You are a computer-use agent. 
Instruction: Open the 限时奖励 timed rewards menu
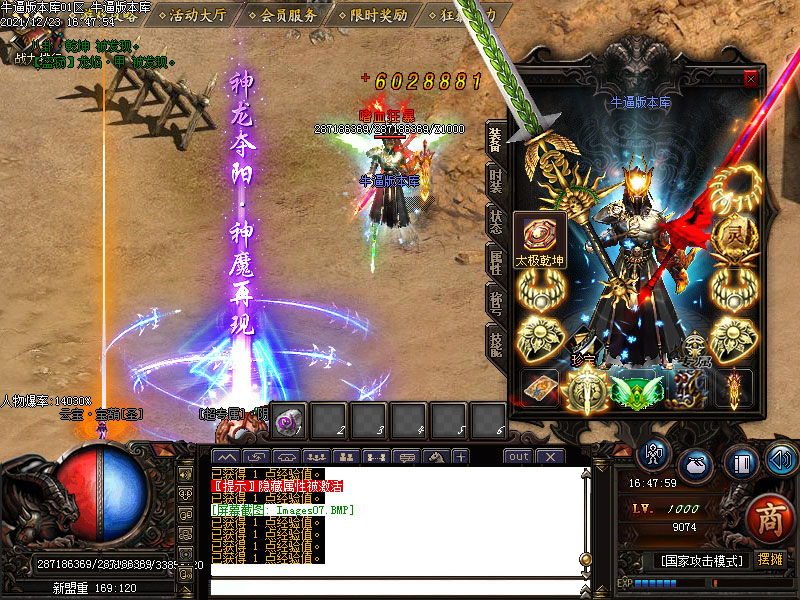[378, 15]
